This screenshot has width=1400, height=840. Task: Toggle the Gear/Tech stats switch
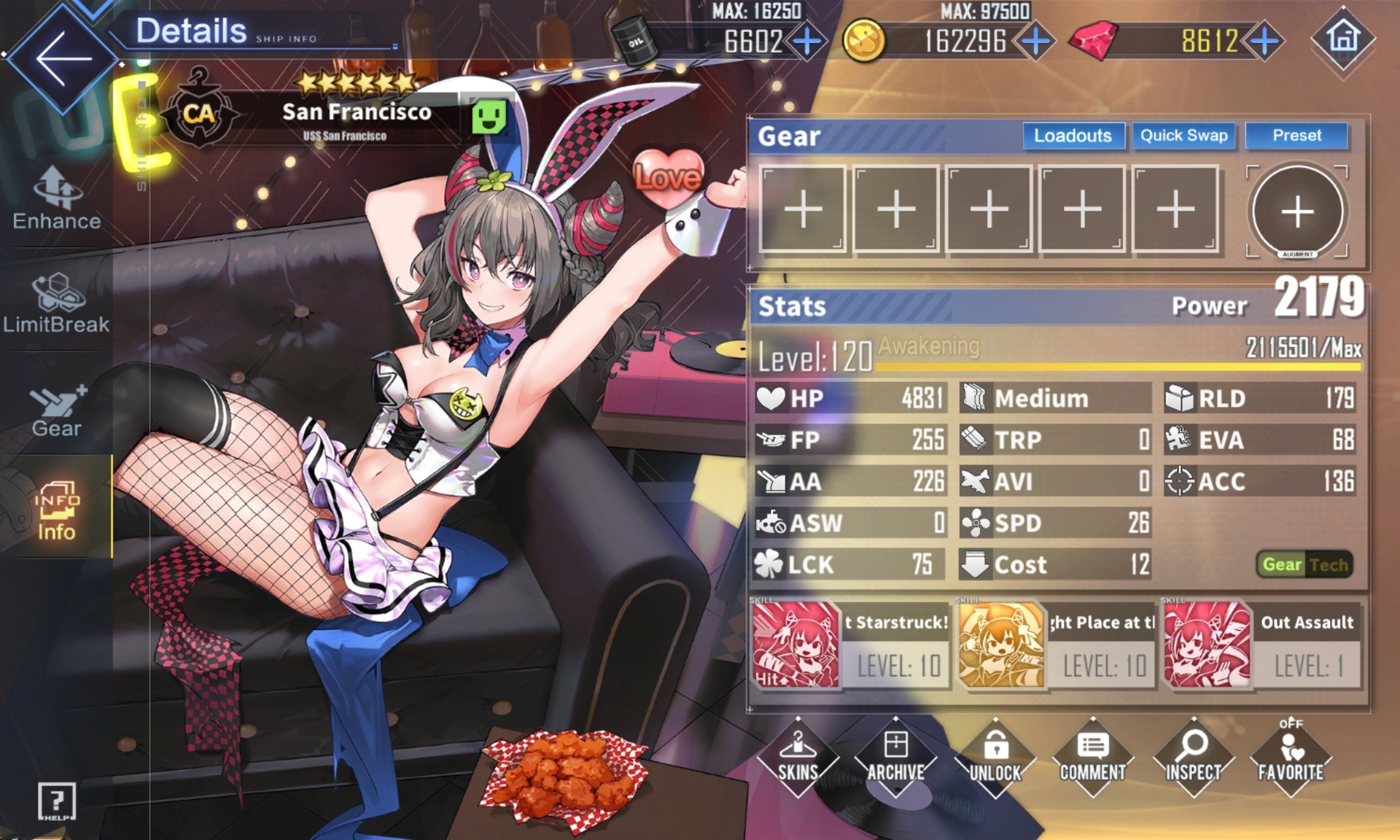click(x=1304, y=564)
